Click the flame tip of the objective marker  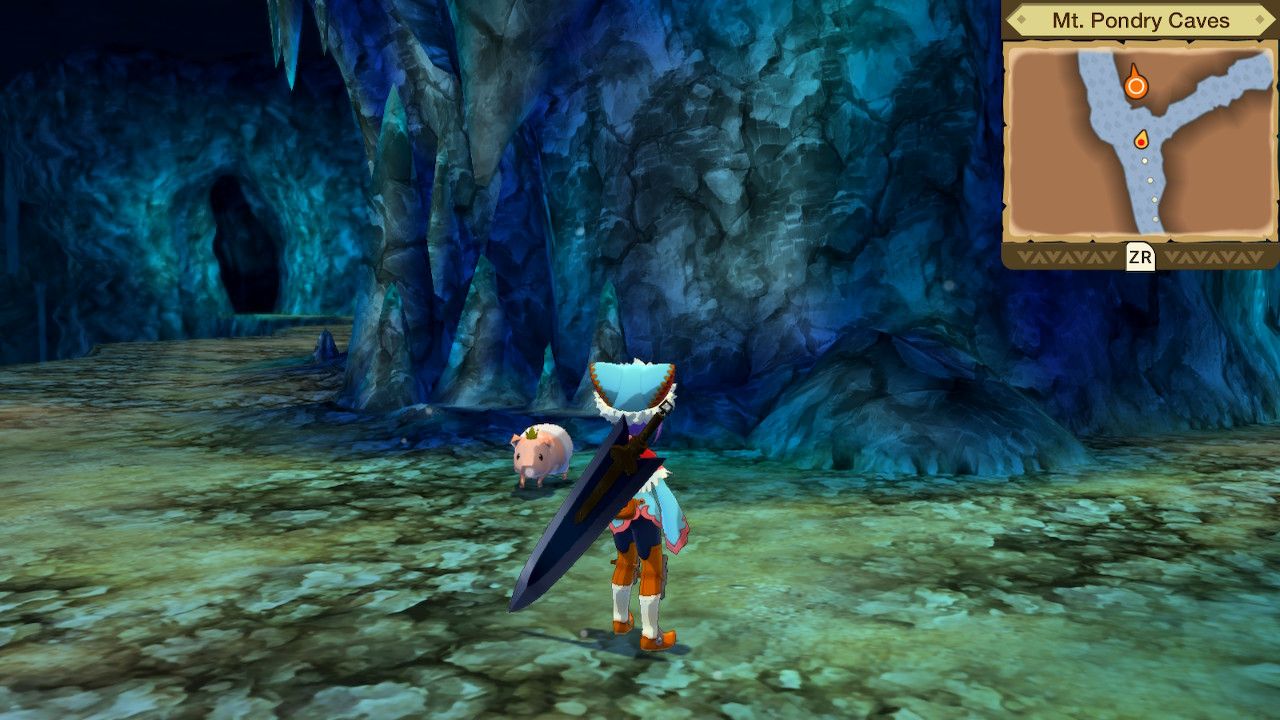pyautogui.click(x=1134, y=66)
